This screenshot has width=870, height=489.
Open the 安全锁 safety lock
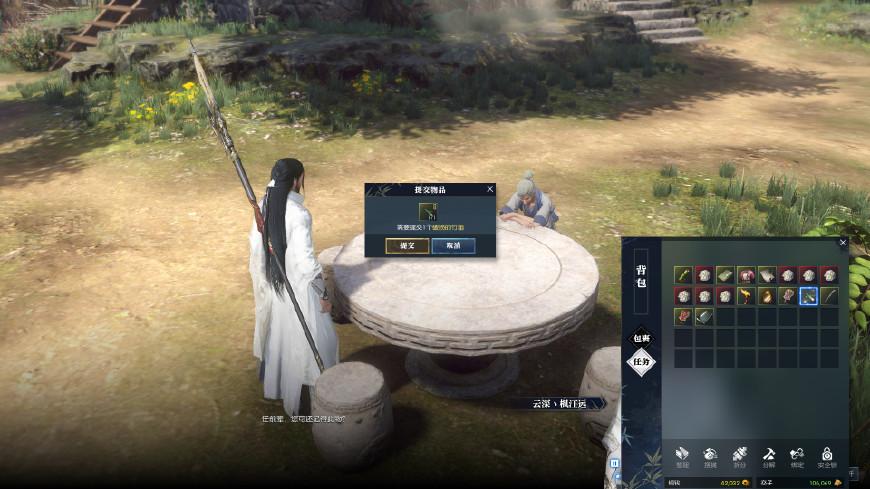pos(828,455)
